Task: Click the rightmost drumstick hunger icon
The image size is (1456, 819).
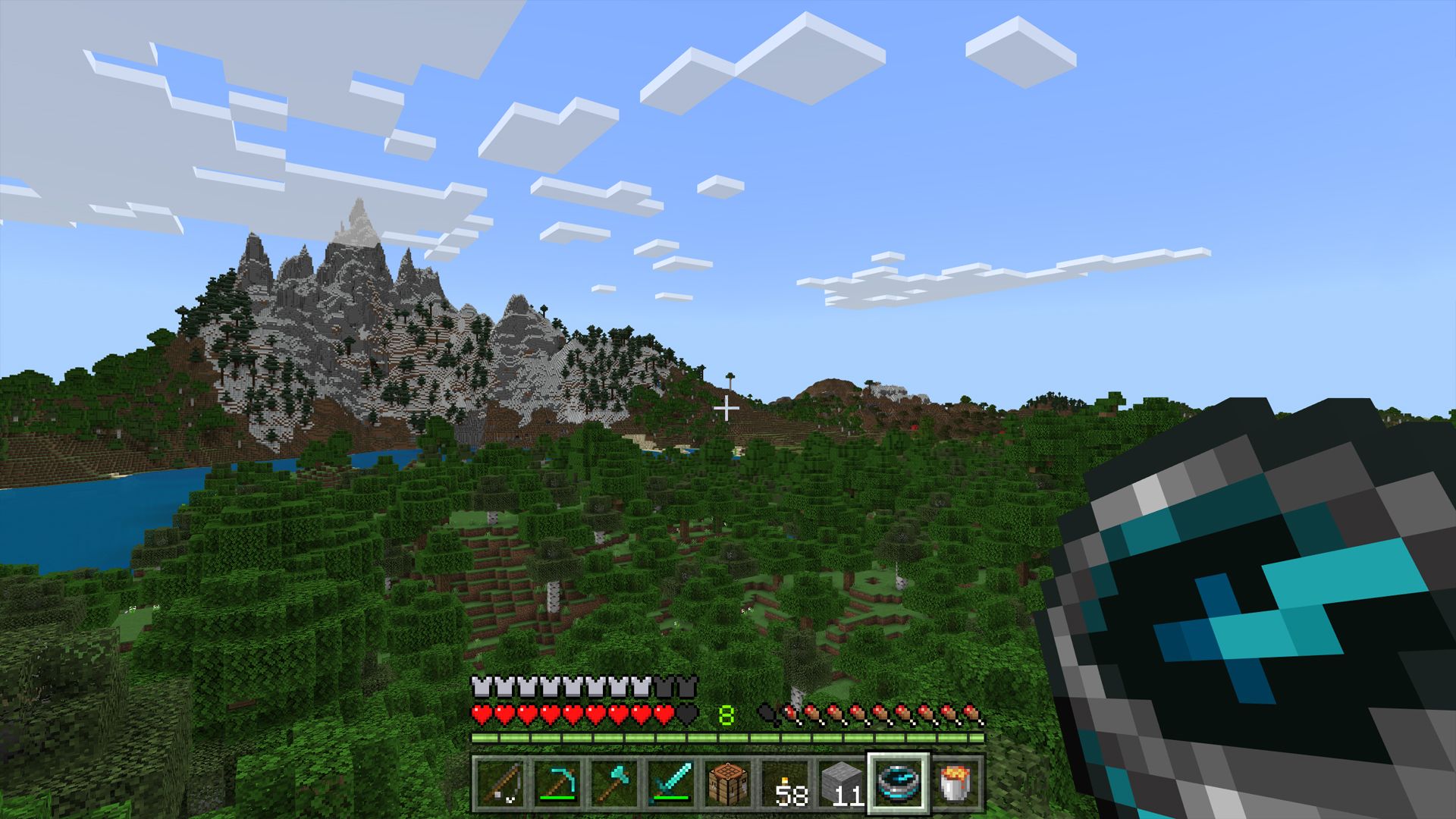Action: coord(972,713)
